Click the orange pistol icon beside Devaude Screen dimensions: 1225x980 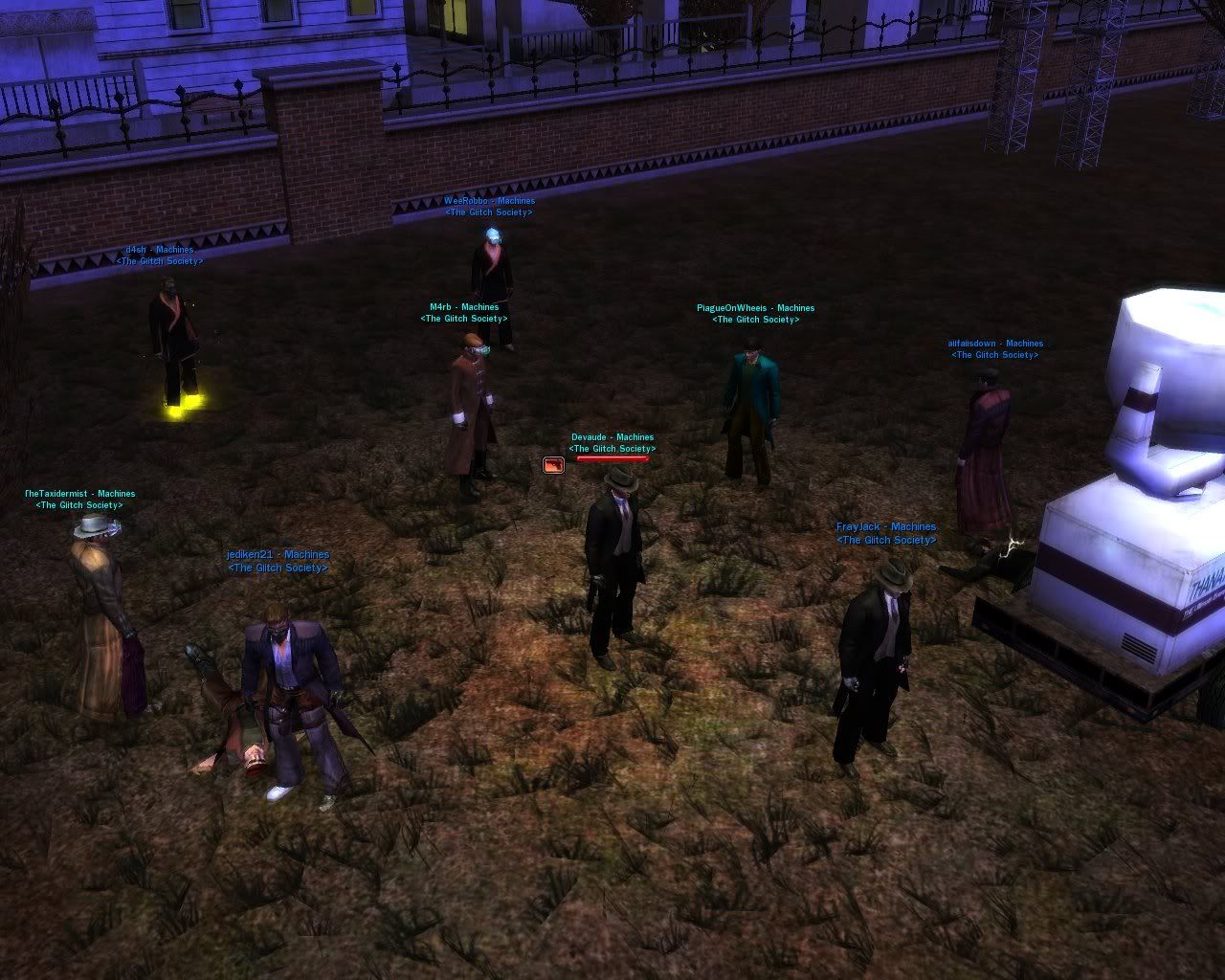[x=553, y=465]
